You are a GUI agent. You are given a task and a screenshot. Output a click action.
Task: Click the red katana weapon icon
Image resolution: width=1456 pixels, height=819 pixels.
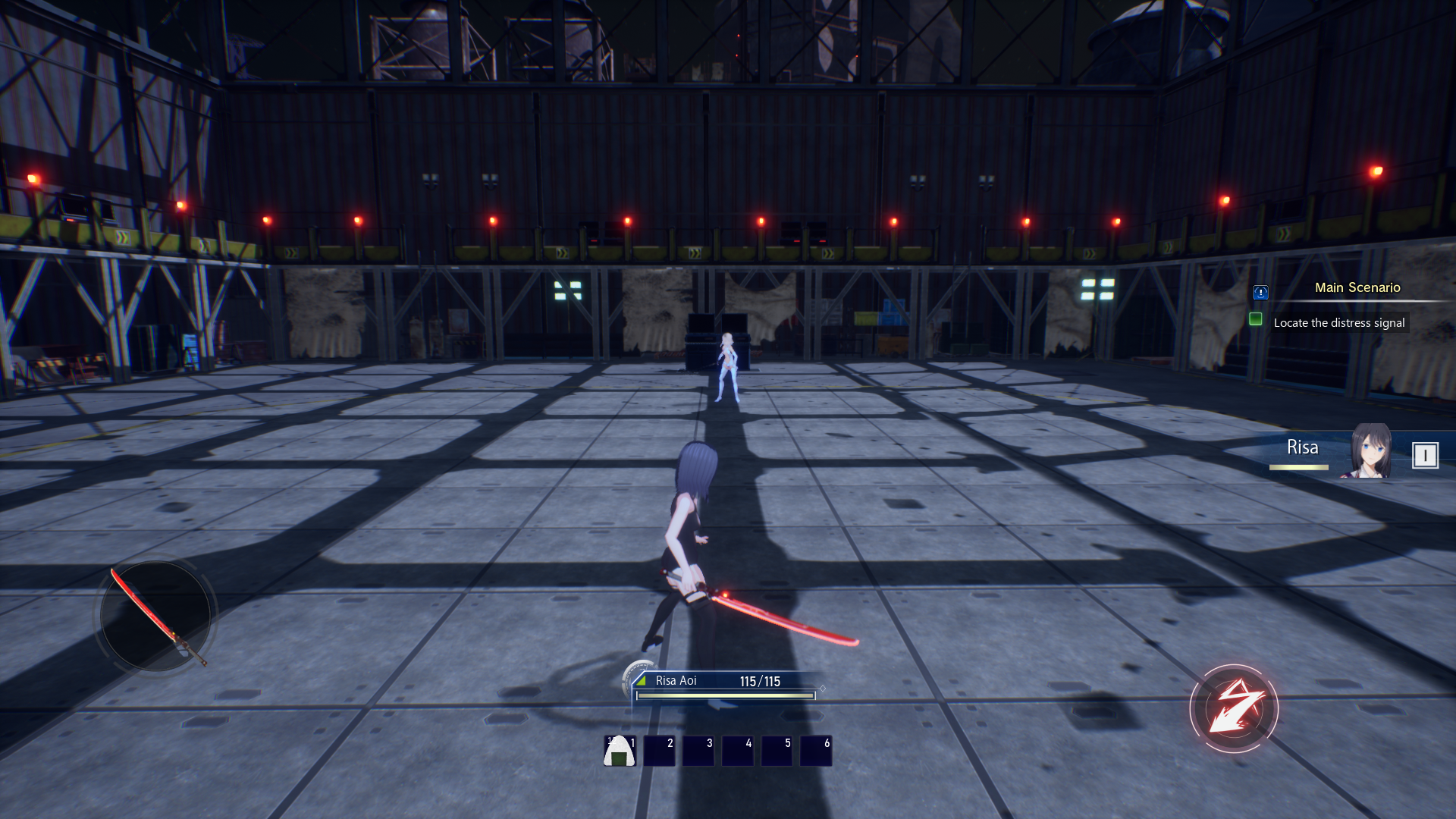[156, 616]
